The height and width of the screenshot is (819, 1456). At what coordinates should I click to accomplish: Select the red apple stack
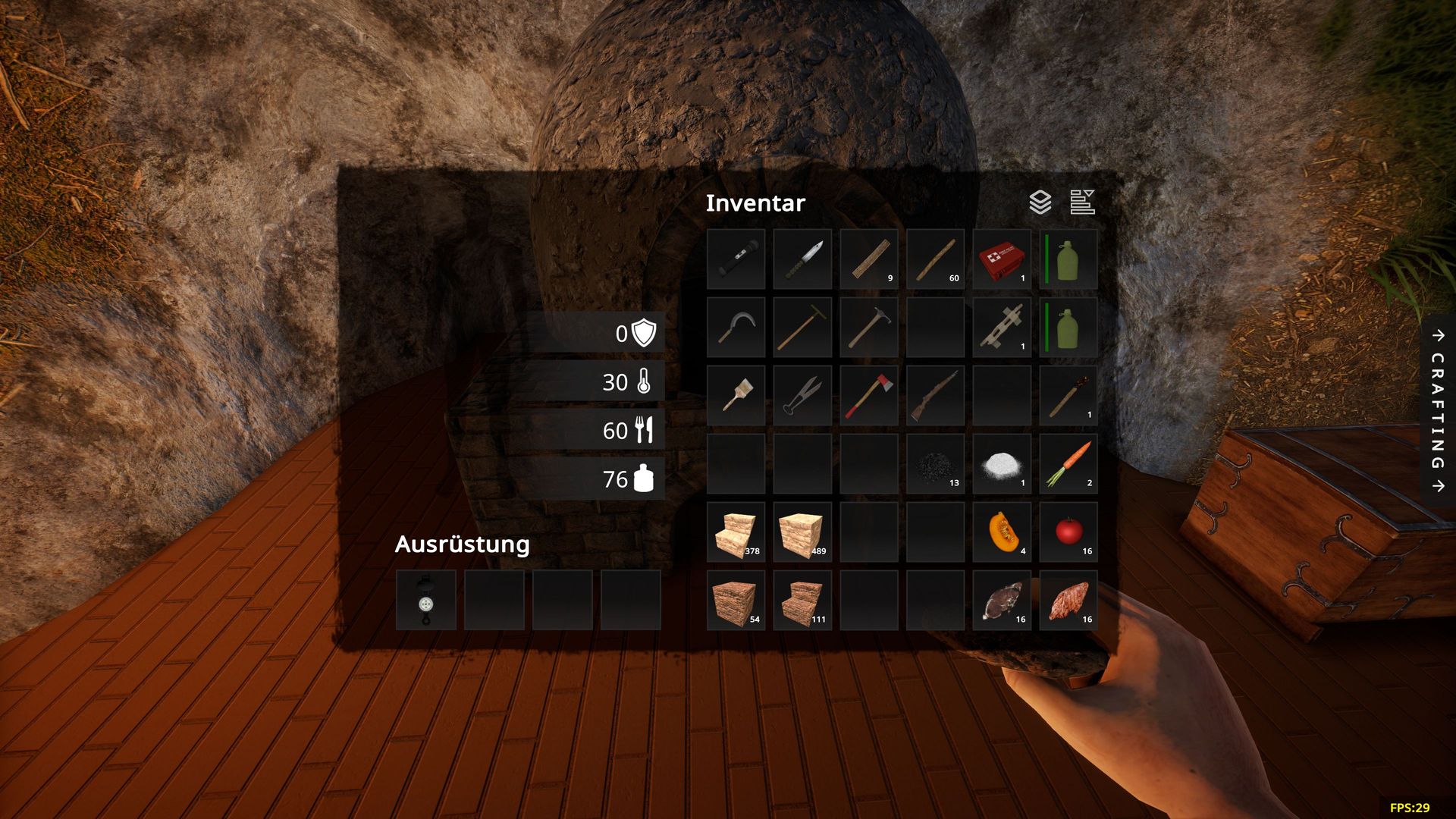coord(1068,532)
